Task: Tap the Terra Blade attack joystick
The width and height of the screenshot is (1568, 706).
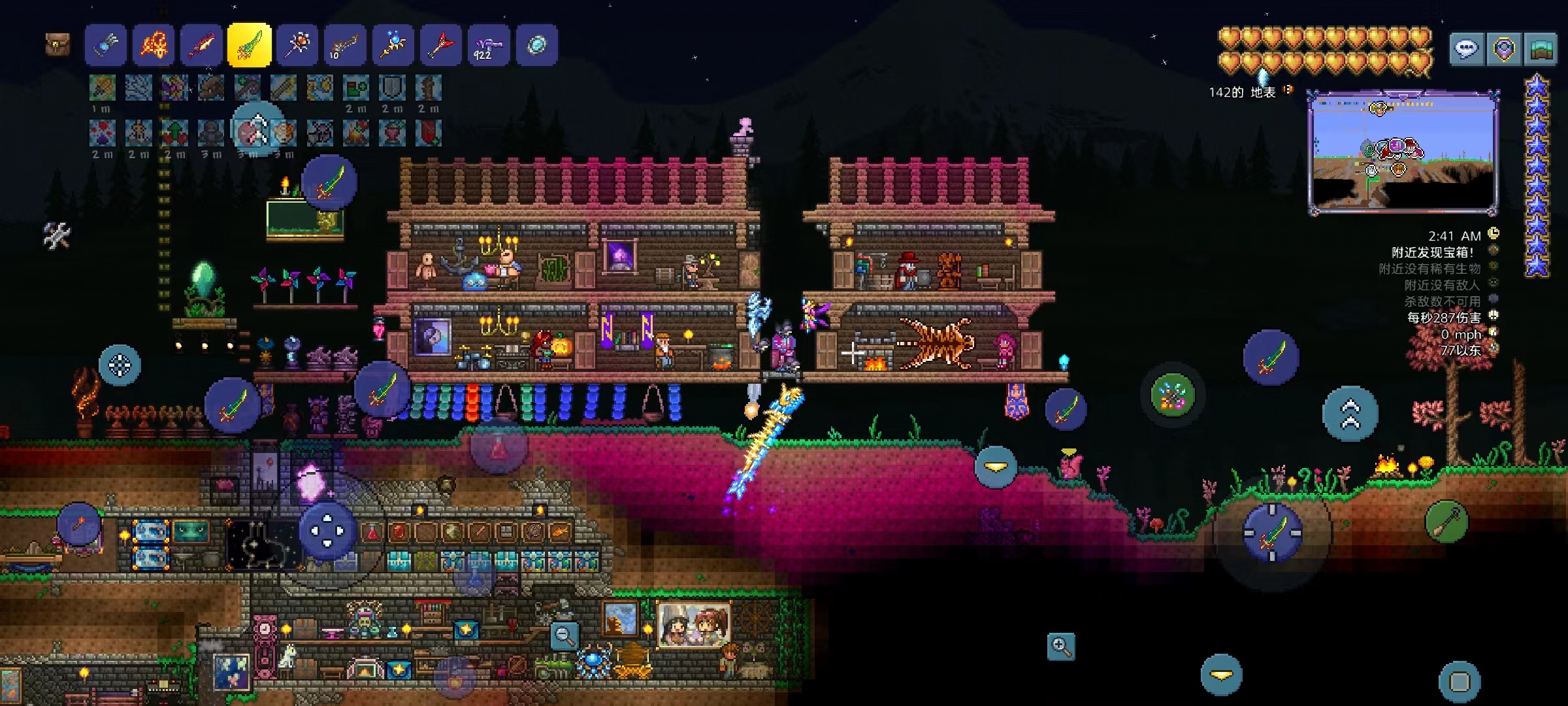Action: click(x=1272, y=533)
